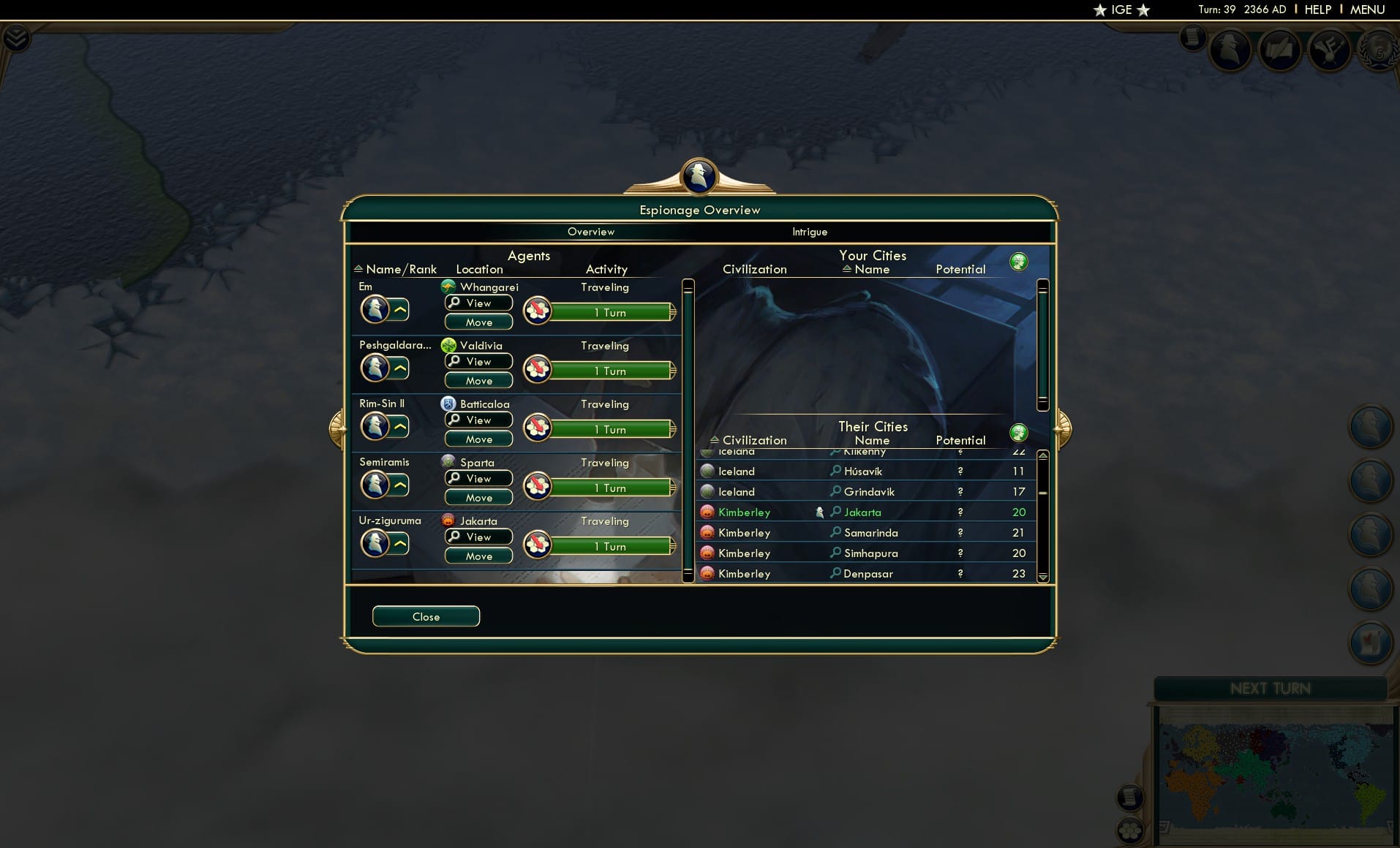The height and width of the screenshot is (848, 1400).
Task: Expand the chevron next to Em's agent portrait
Action: coord(399,309)
